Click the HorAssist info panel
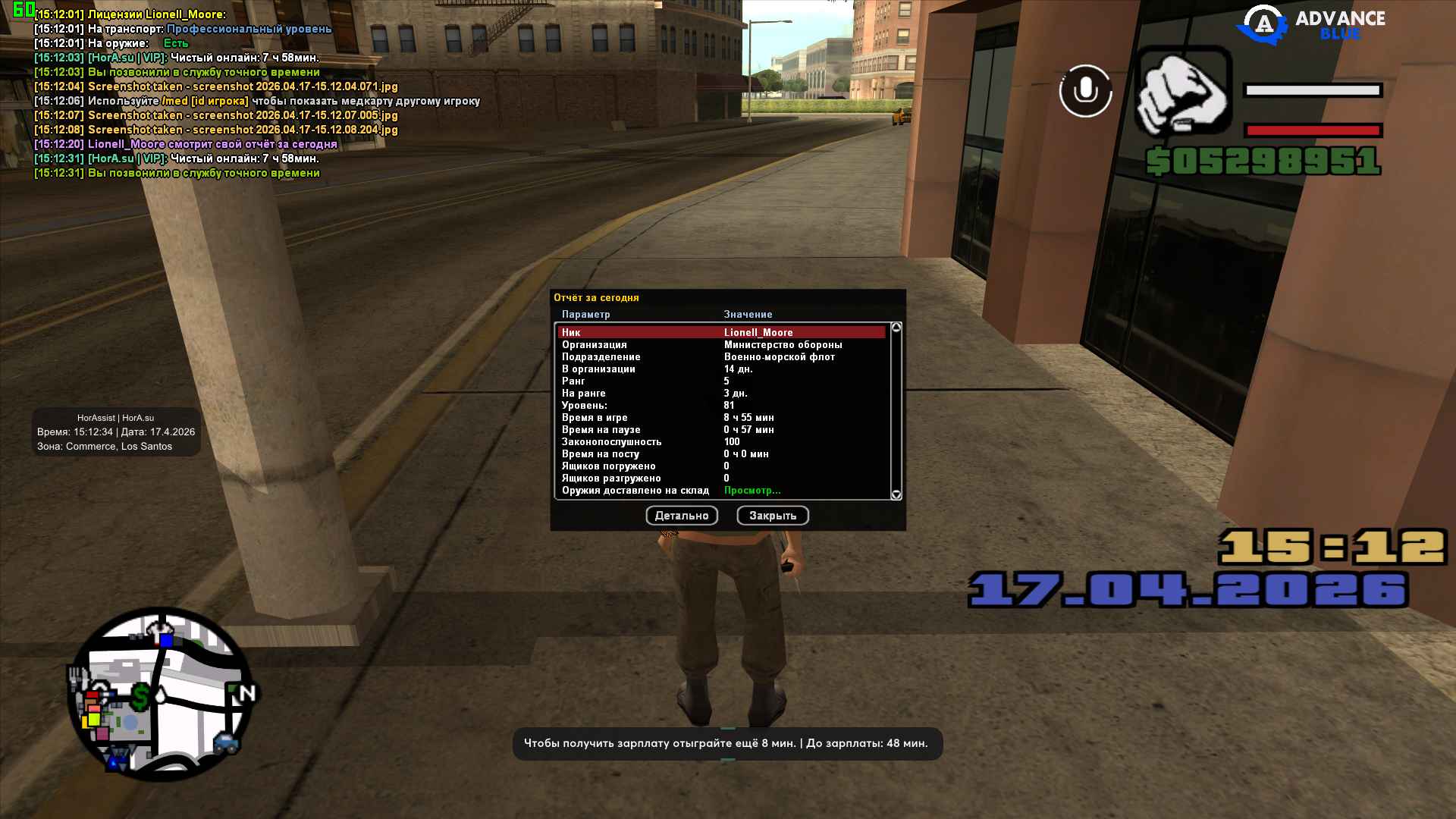This screenshot has width=1456, height=819. 116,432
